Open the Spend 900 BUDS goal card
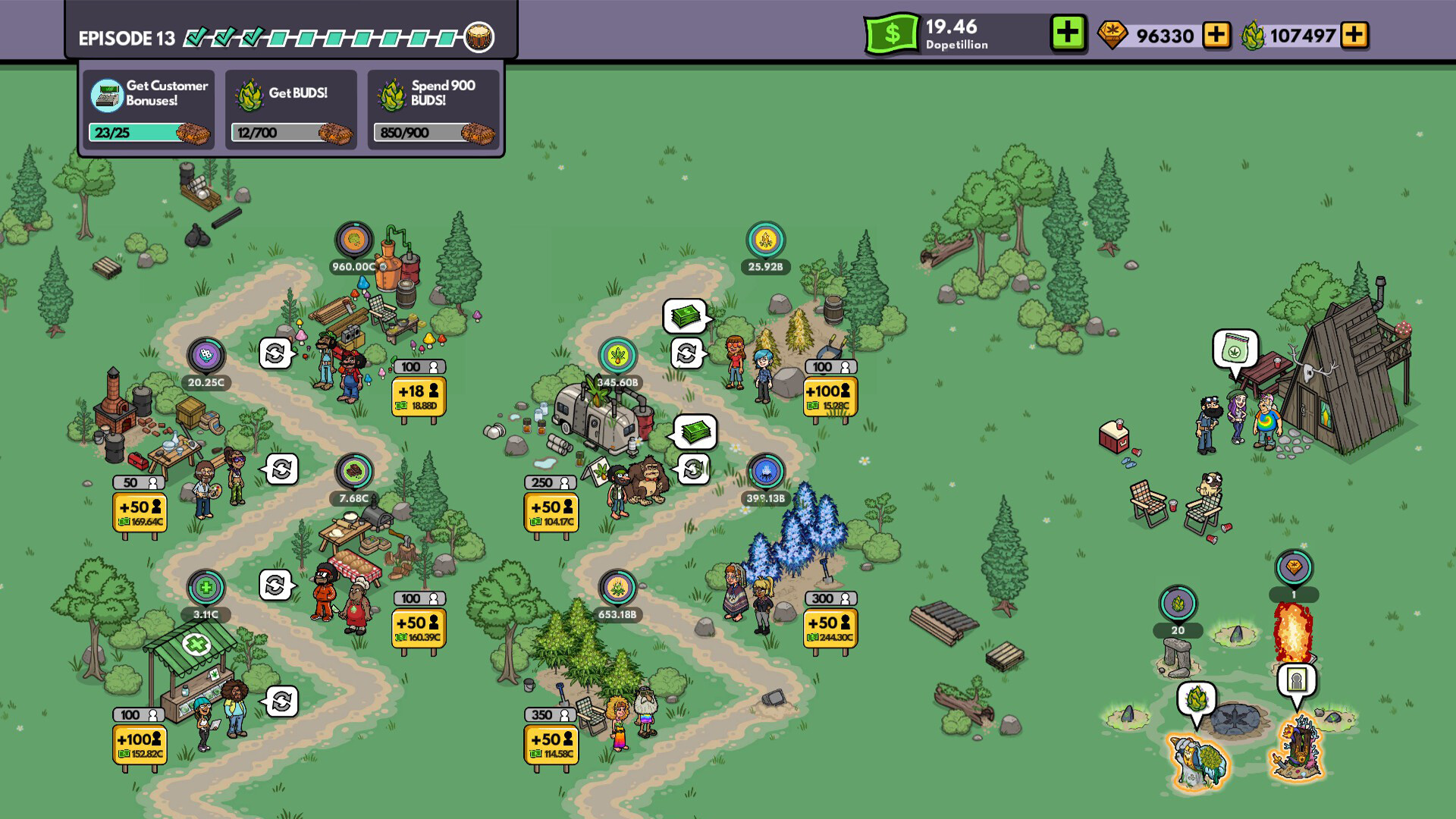 click(x=432, y=106)
